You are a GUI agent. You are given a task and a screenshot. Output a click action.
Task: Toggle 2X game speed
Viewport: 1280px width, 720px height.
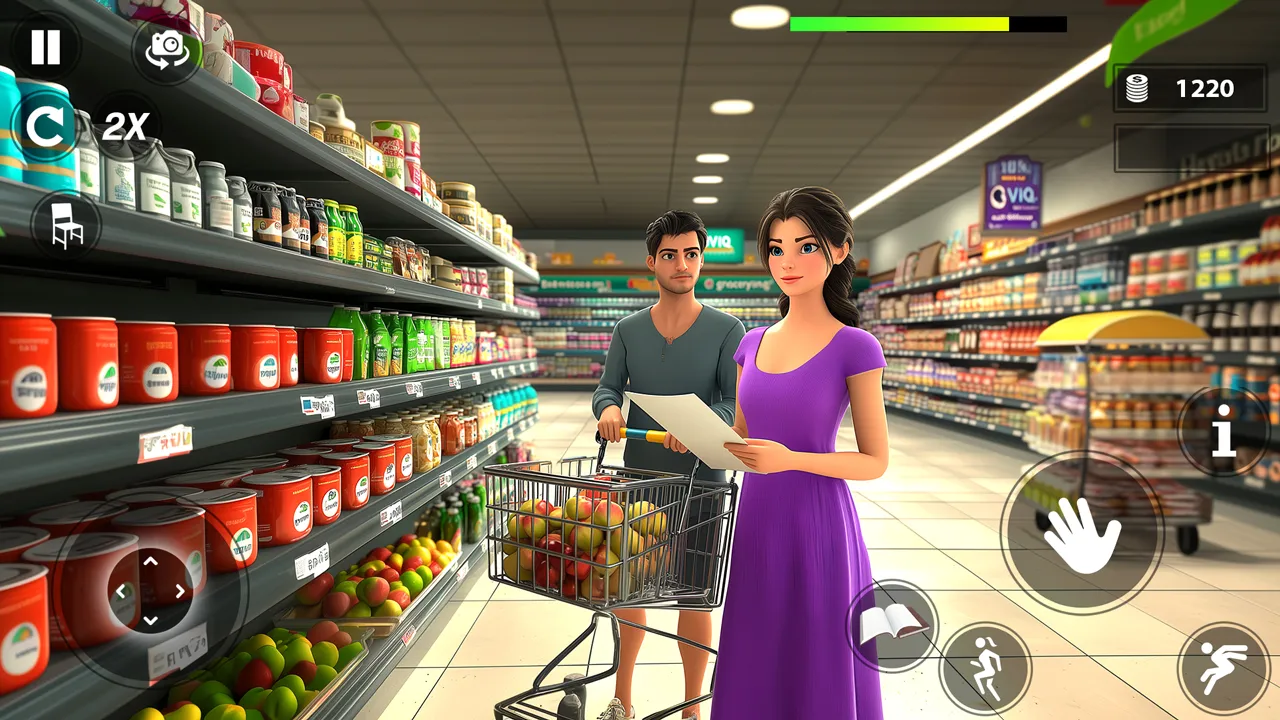coord(124,126)
